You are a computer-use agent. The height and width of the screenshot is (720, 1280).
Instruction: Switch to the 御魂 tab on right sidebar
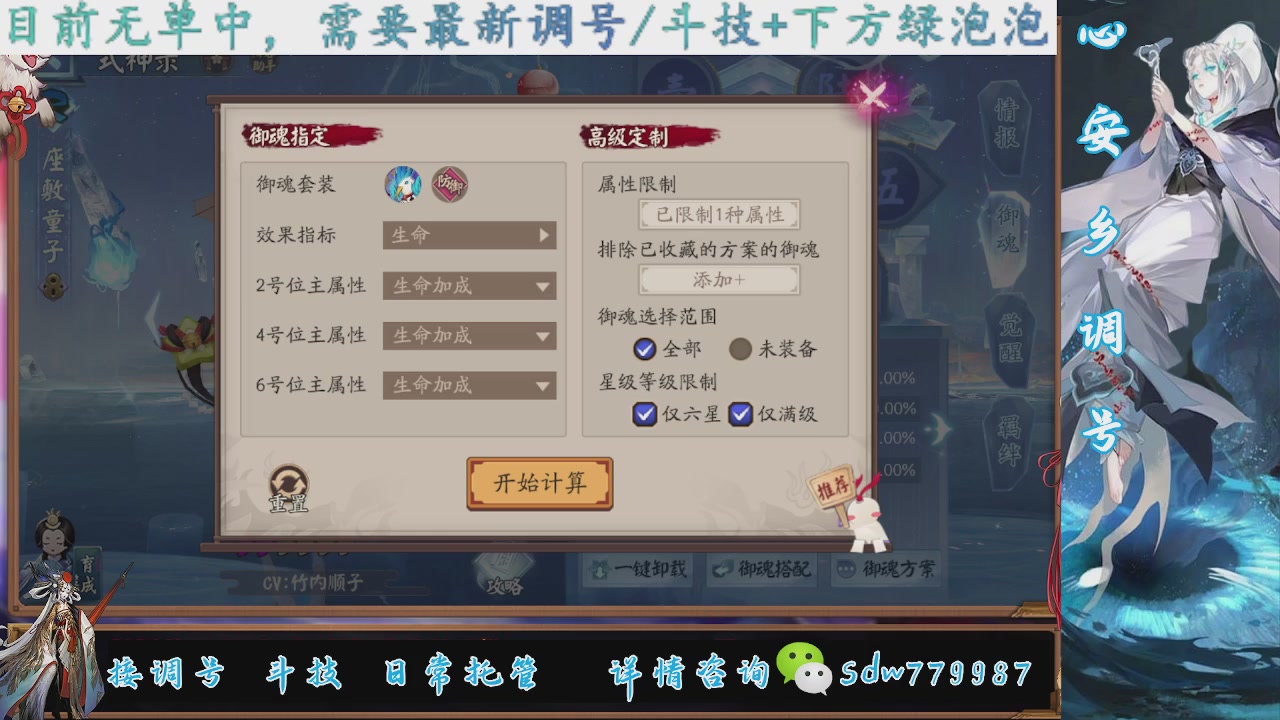tap(1009, 225)
